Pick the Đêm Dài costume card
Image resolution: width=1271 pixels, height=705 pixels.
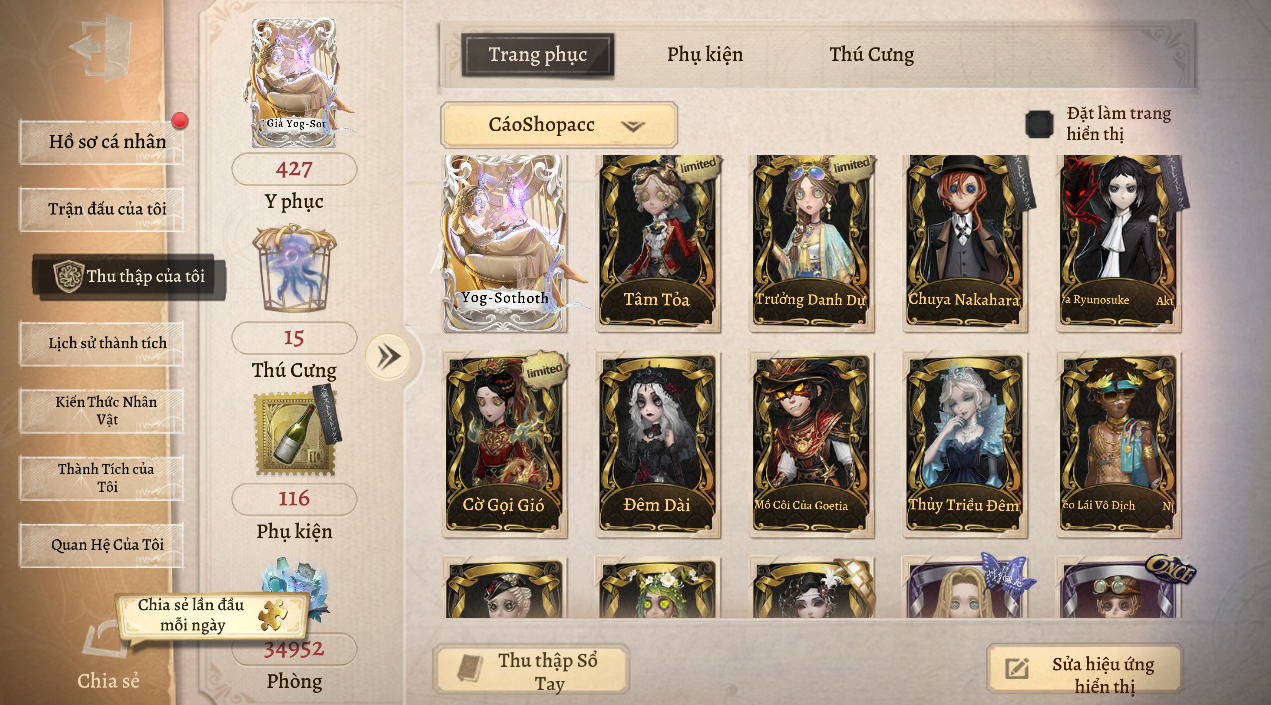657,443
